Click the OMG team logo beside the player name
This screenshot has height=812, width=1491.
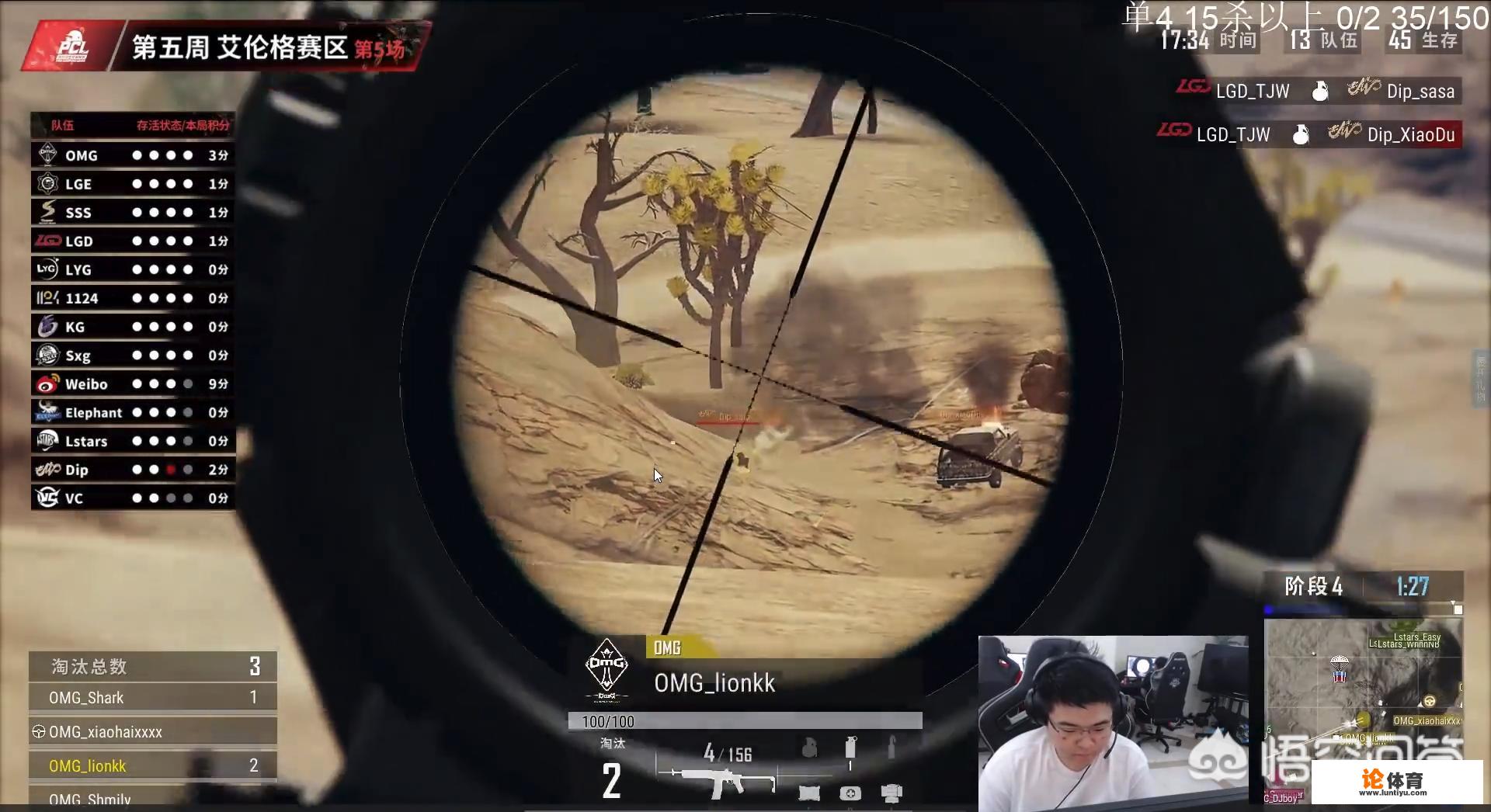click(x=606, y=669)
